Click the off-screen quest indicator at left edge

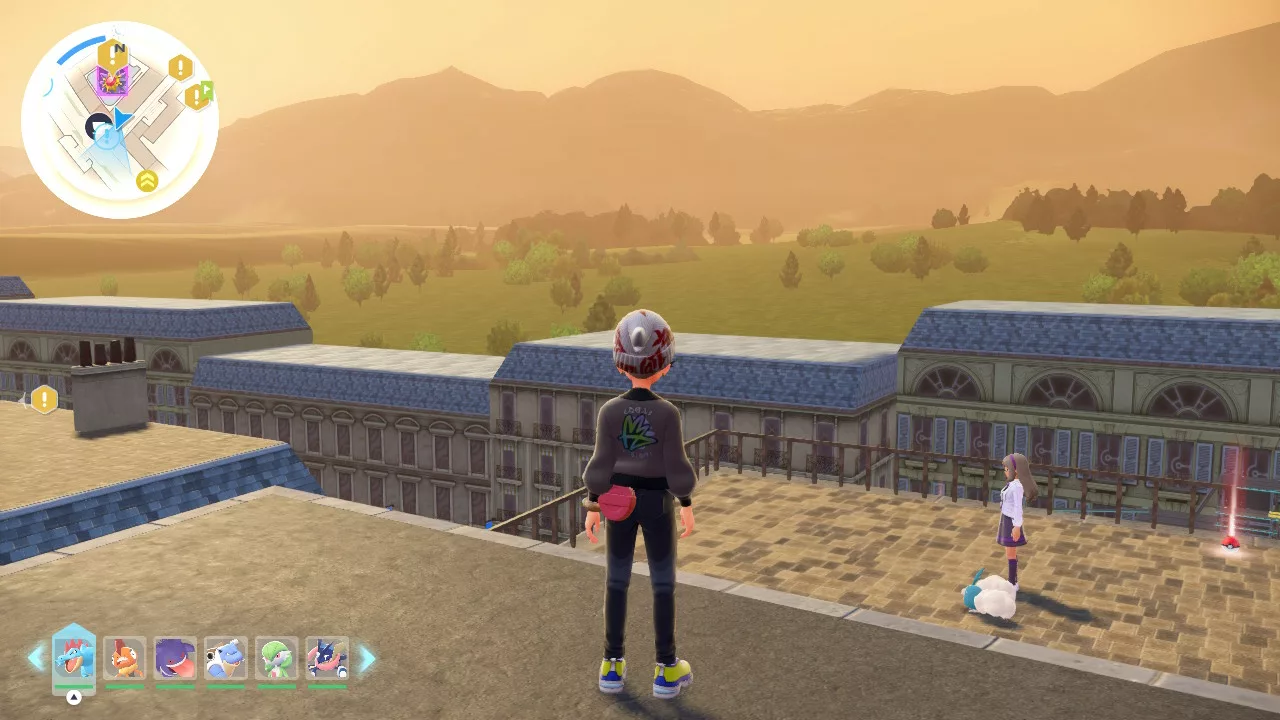pyautogui.click(x=43, y=400)
